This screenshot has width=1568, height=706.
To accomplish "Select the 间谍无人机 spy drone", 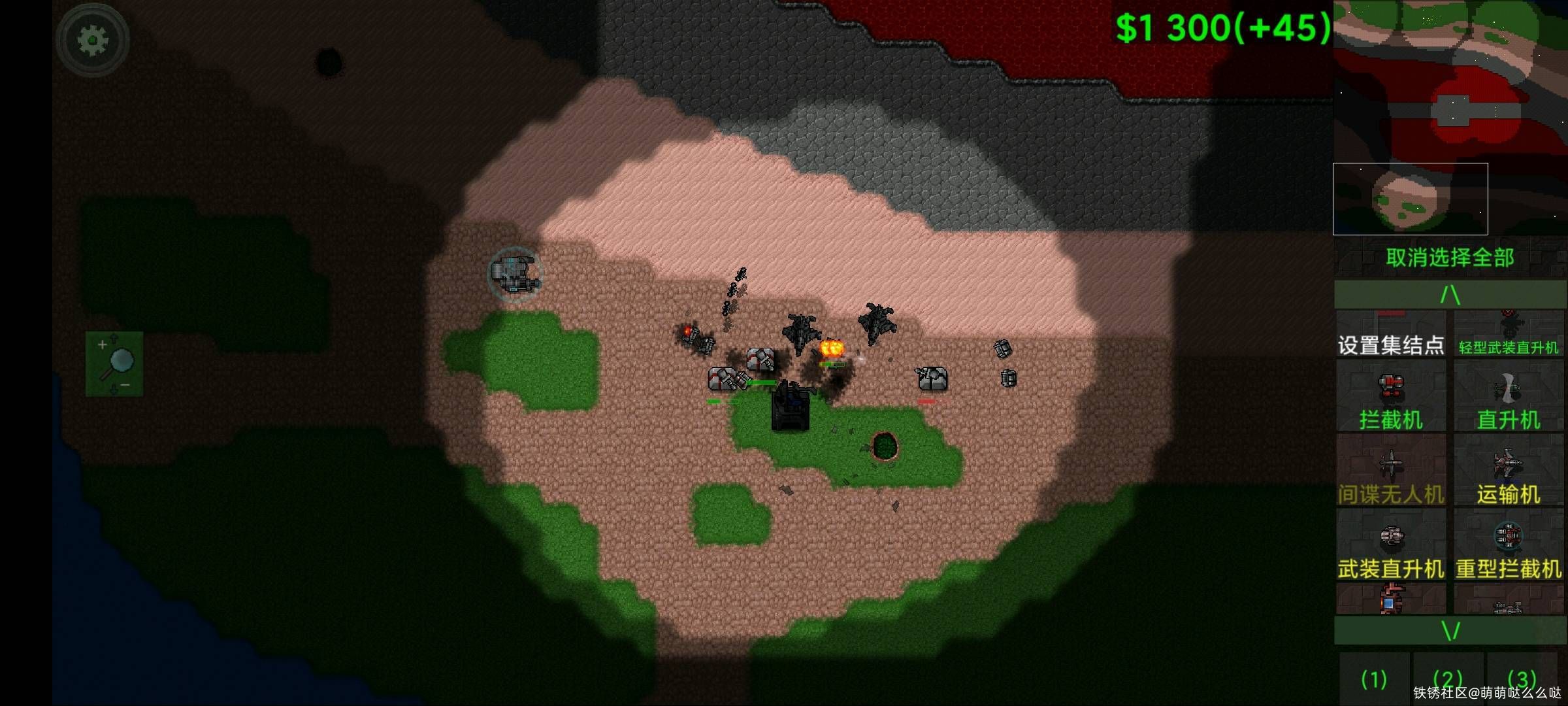I will [x=1390, y=471].
